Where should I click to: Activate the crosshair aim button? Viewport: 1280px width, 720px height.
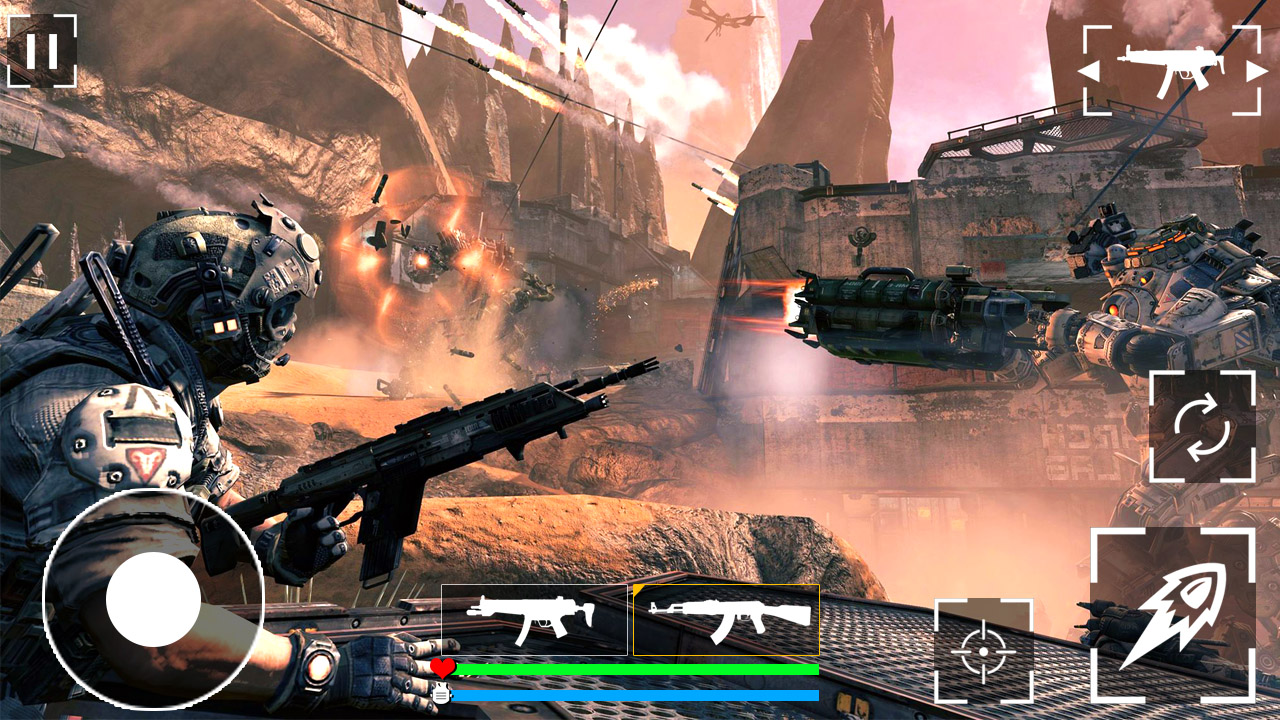coord(983,650)
